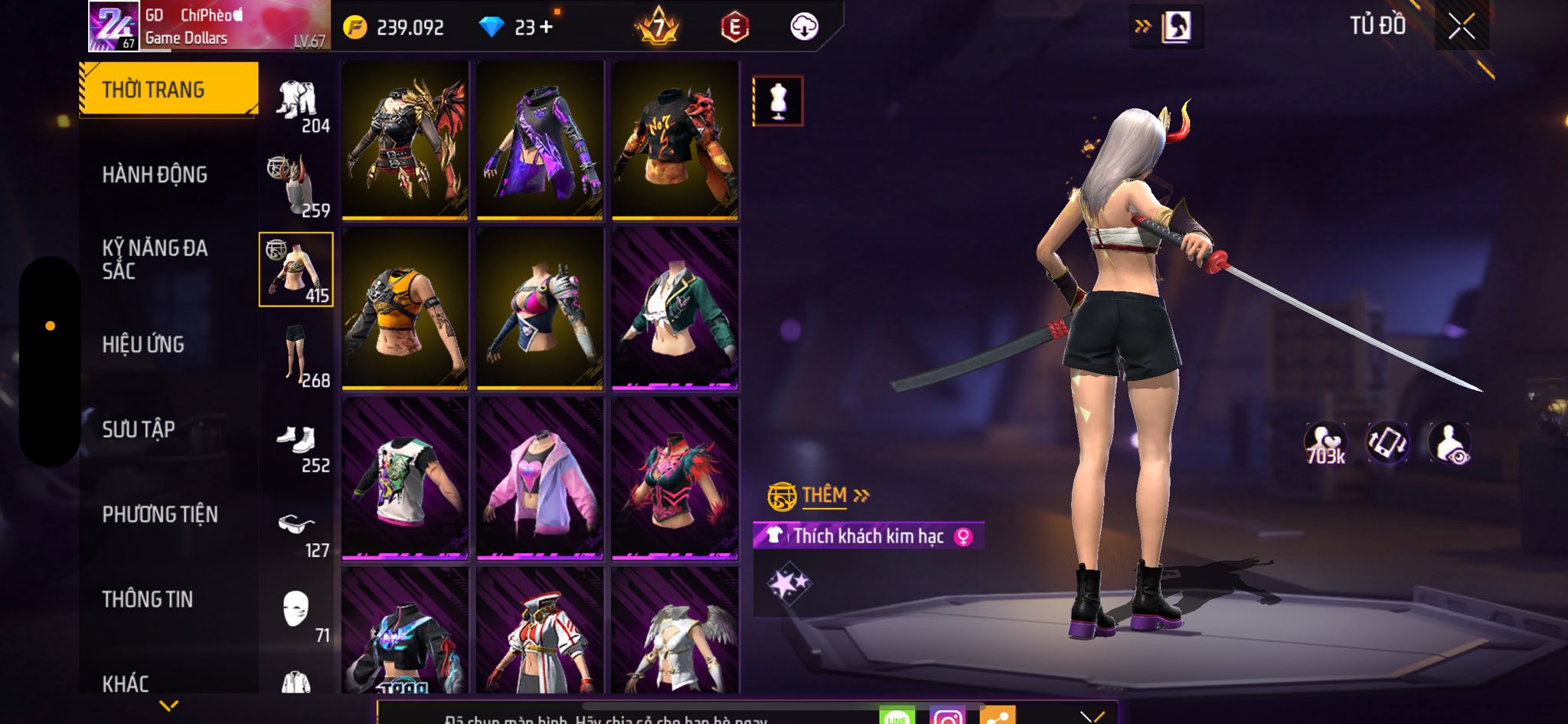Choose the yellow tank top item
The image size is (1568, 724).
(x=404, y=309)
